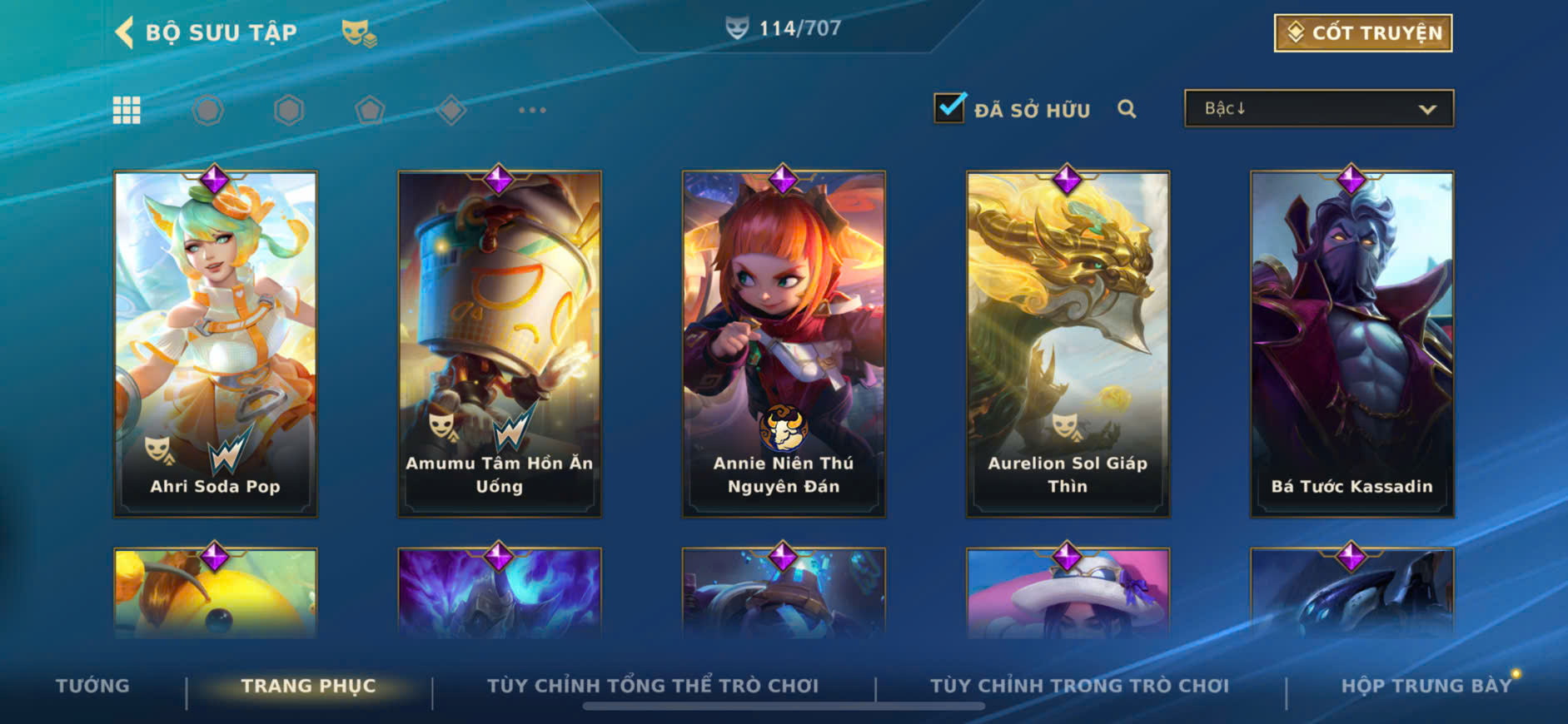This screenshot has height=724, width=1568.
Task: Switch to the Tướng tab
Action: pos(92,686)
